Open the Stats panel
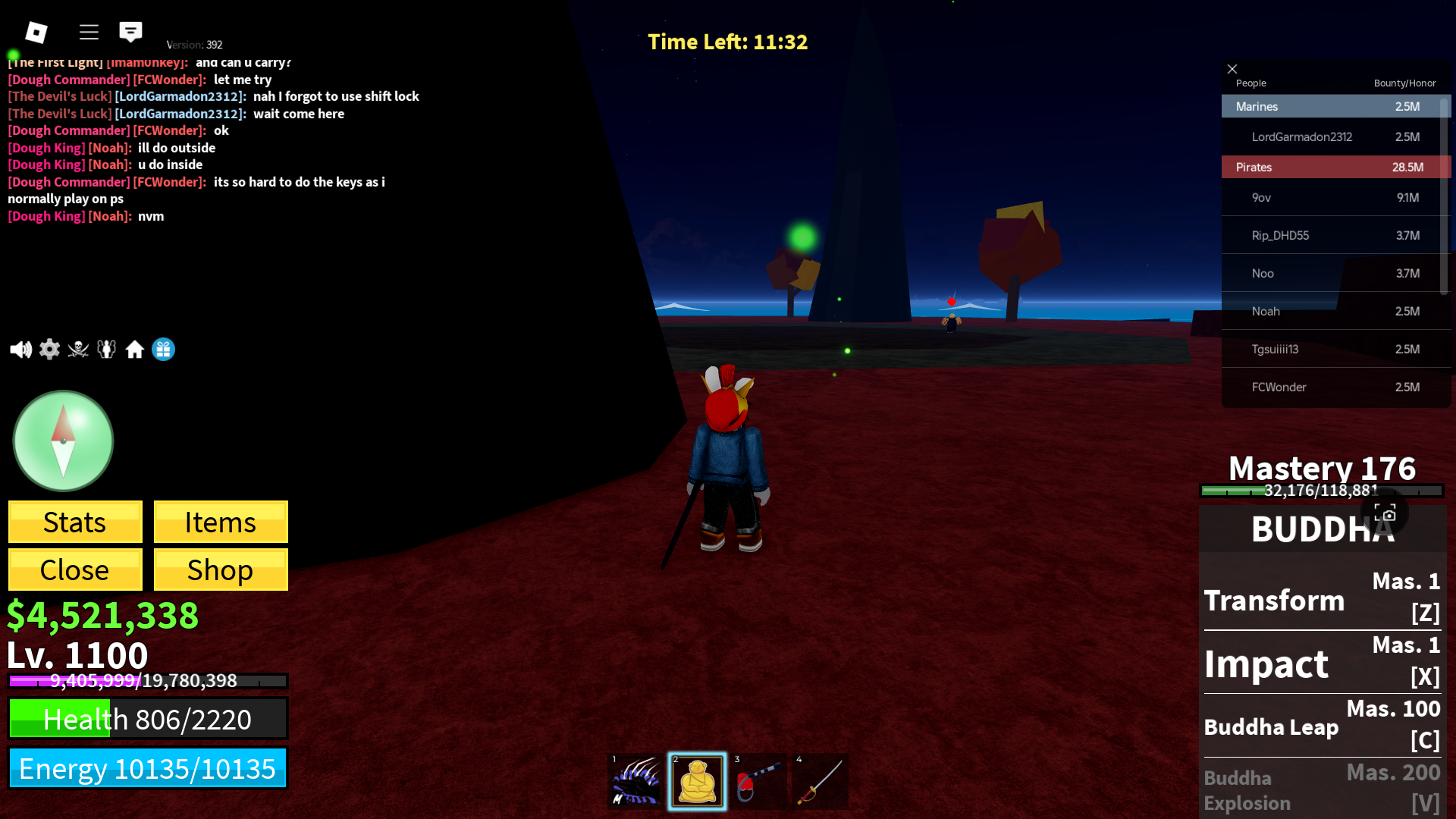 (x=75, y=522)
